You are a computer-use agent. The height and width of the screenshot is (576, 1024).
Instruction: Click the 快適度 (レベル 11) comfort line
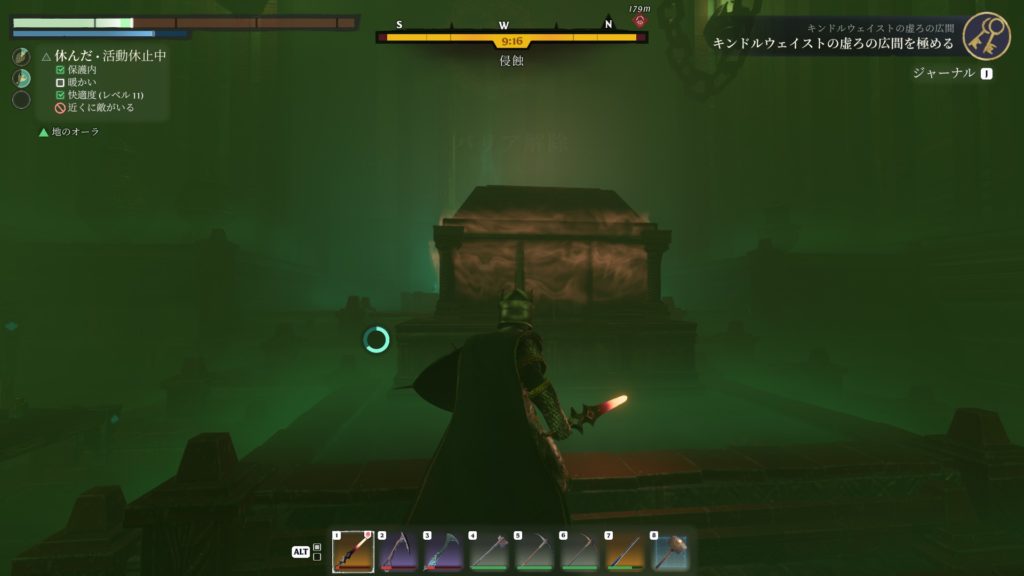coord(105,95)
